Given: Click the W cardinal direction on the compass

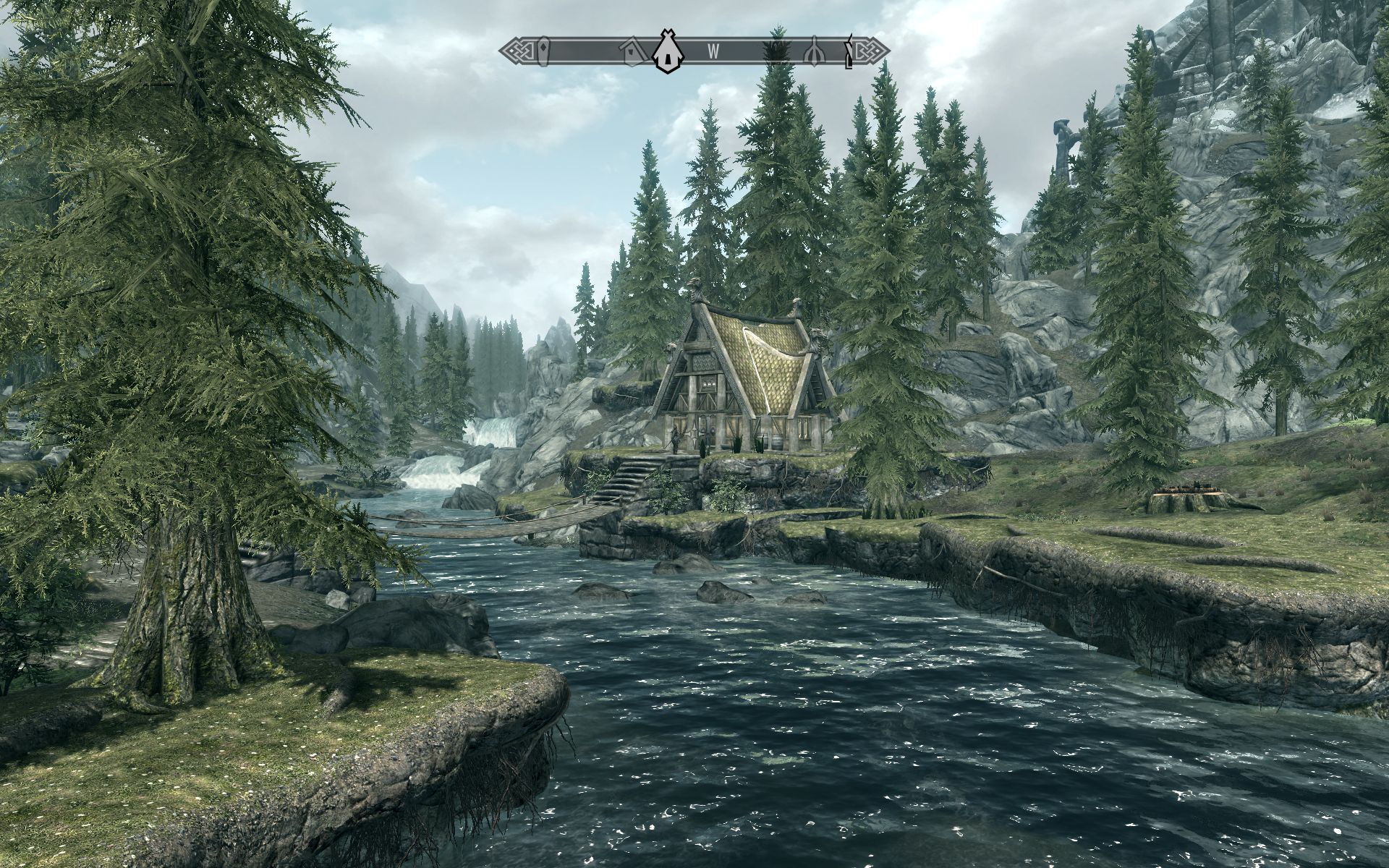Looking at the screenshot, I should 713,51.
